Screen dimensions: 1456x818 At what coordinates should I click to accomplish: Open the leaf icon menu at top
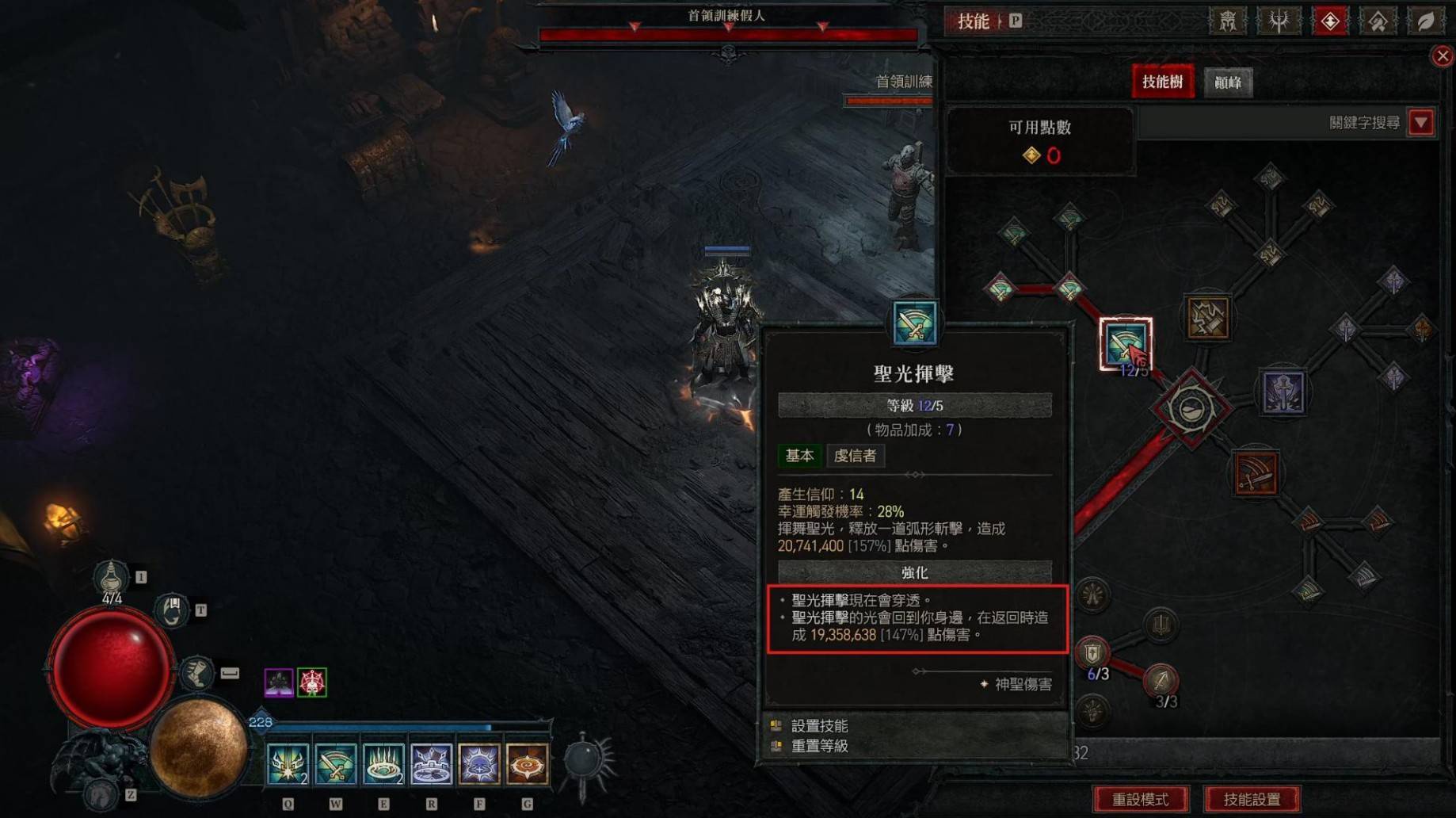tap(1424, 21)
